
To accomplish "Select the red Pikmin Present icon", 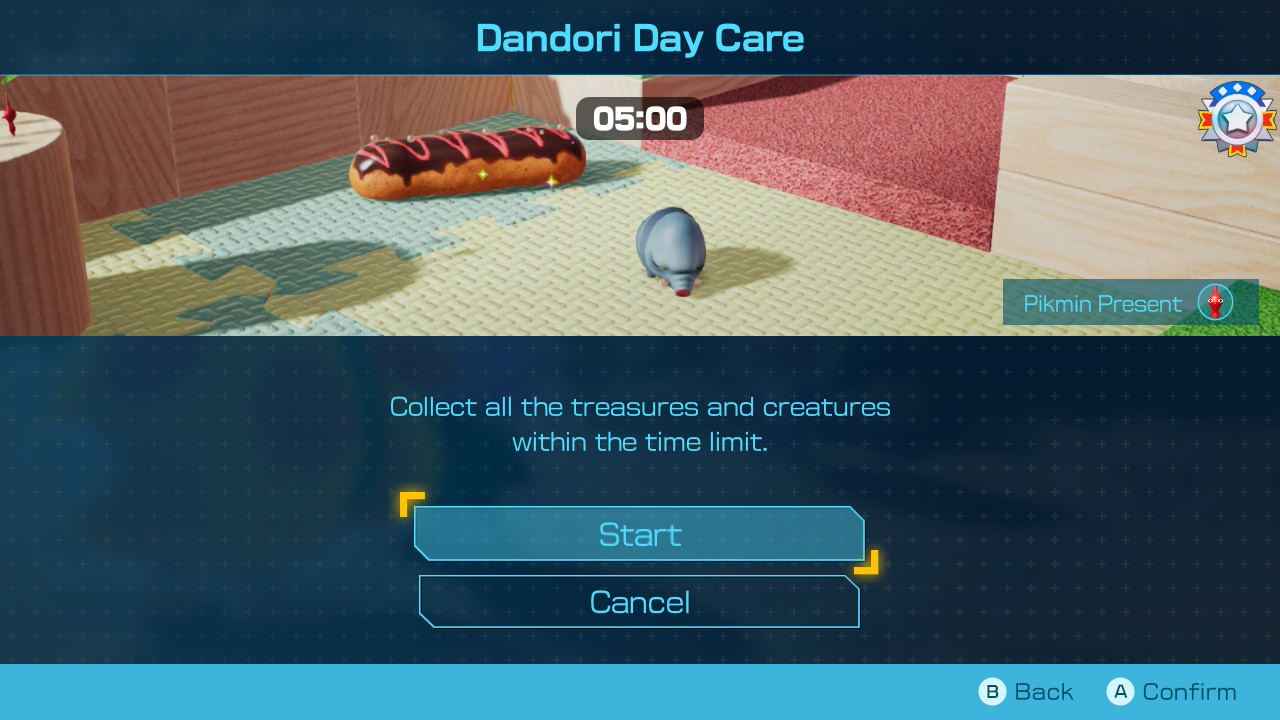I will coord(1215,302).
